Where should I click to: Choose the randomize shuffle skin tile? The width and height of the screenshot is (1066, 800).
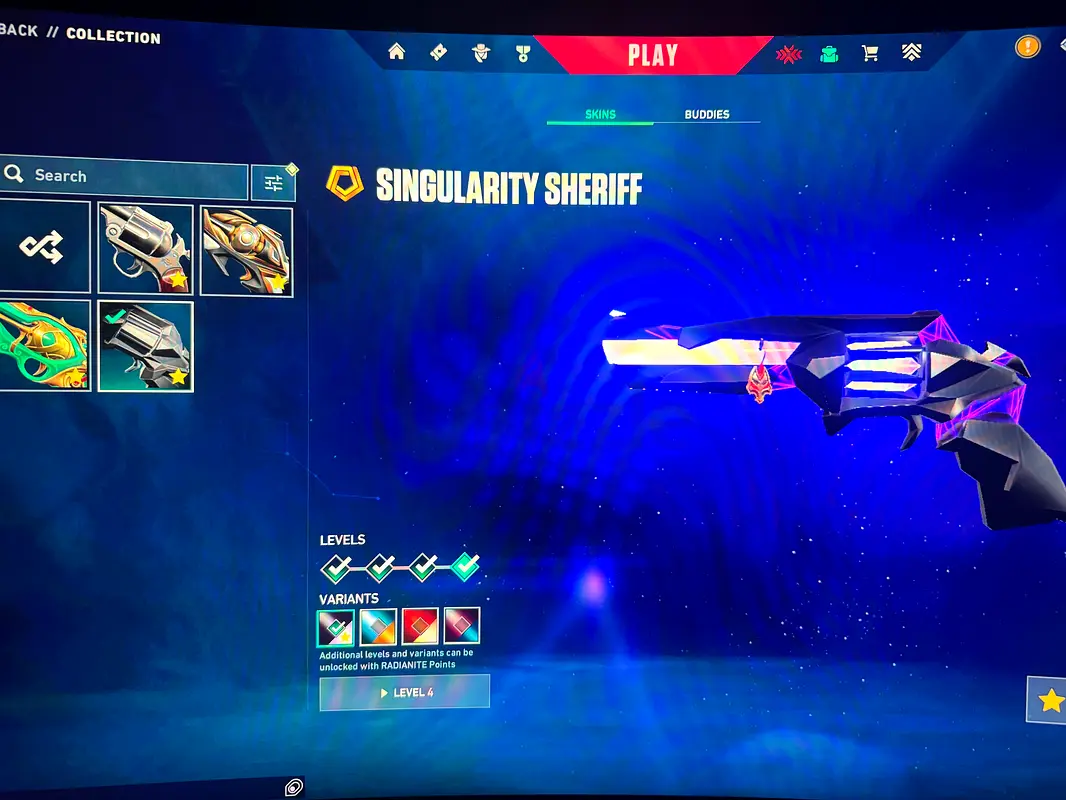[43, 247]
